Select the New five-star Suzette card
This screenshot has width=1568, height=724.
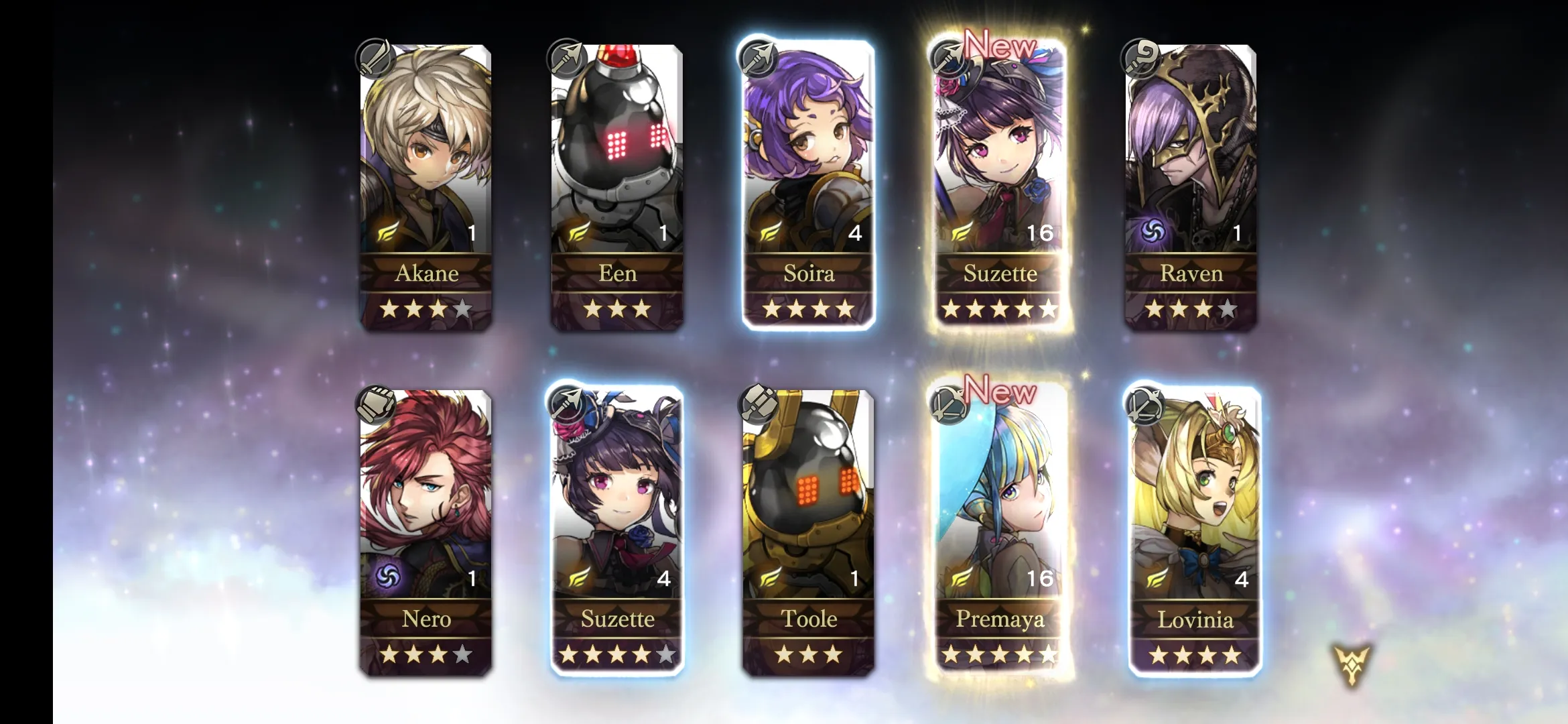(x=999, y=186)
